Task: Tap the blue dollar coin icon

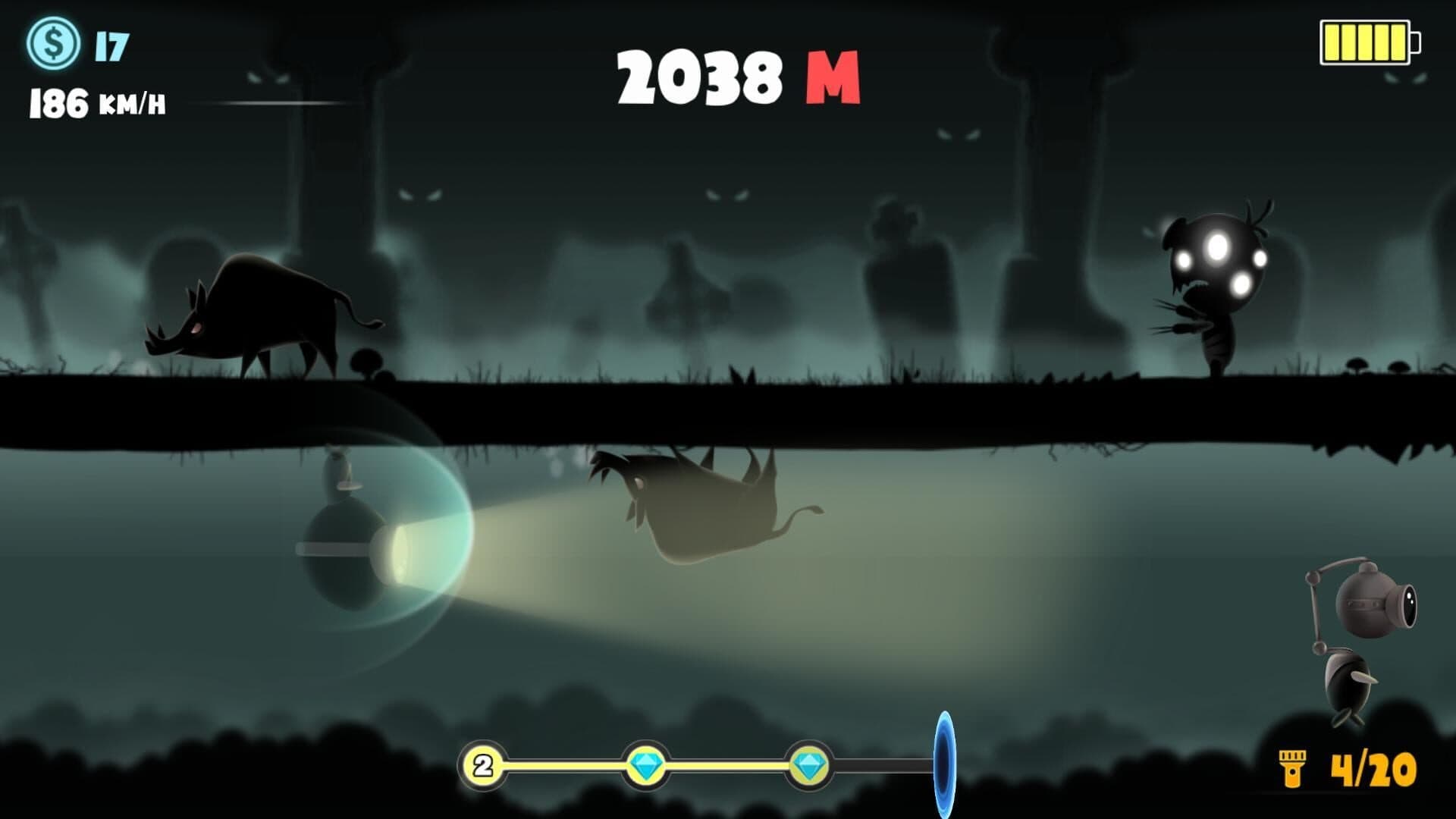Action: click(53, 45)
